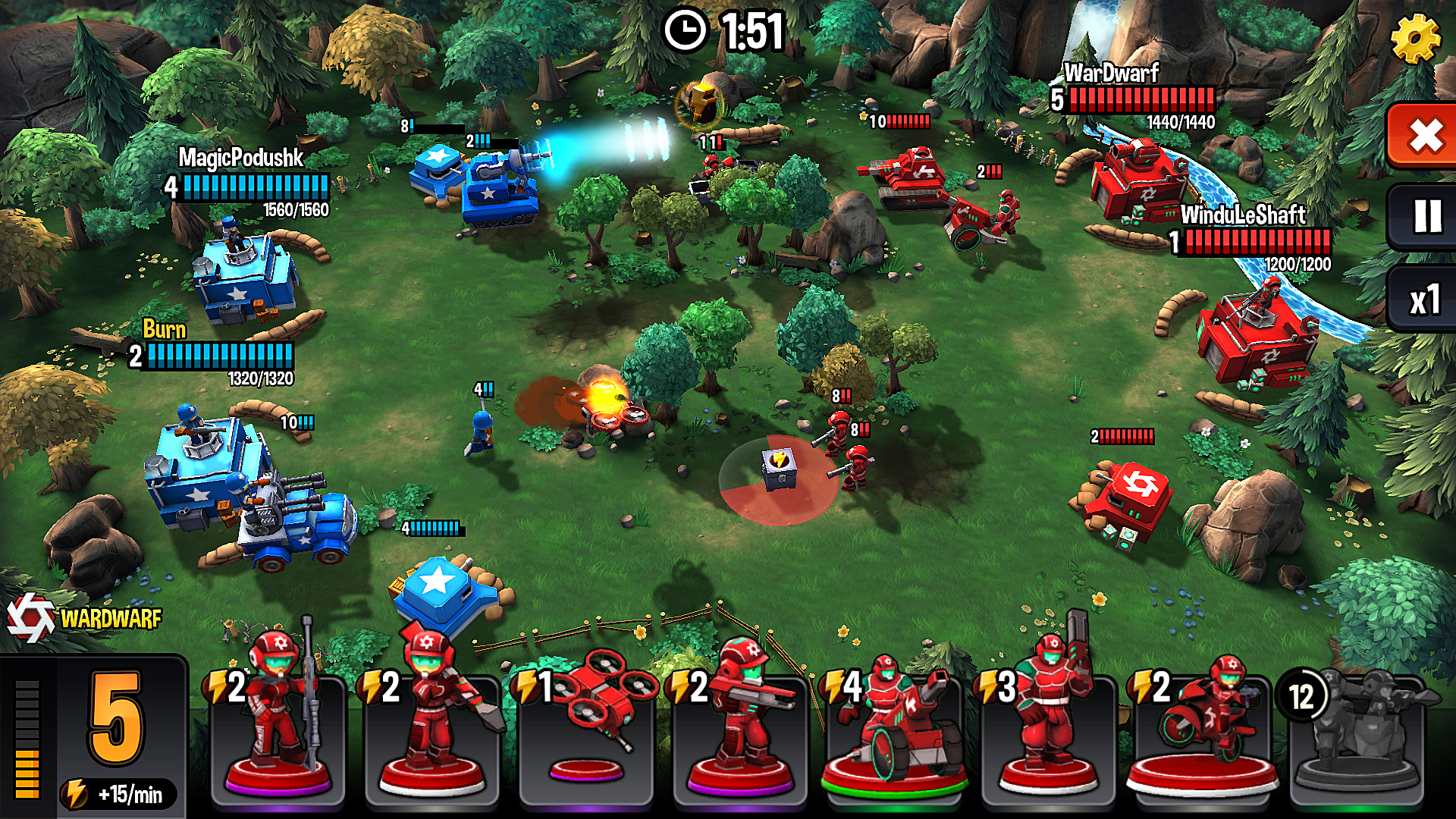
Task: Toggle the x1 playback speed button
Action: point(1424,300)
